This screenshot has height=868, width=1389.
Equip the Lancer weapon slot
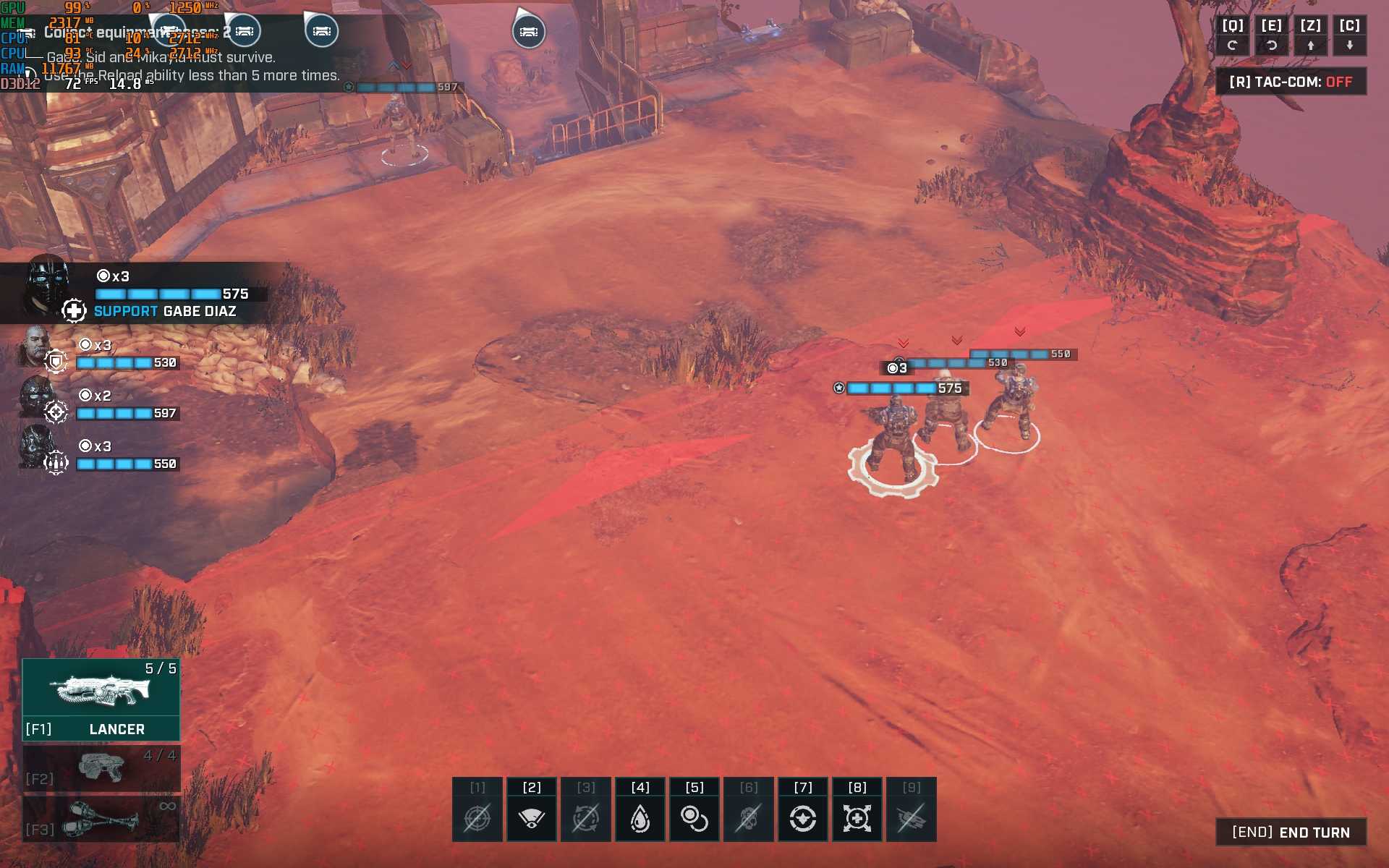tap(101, 699)
